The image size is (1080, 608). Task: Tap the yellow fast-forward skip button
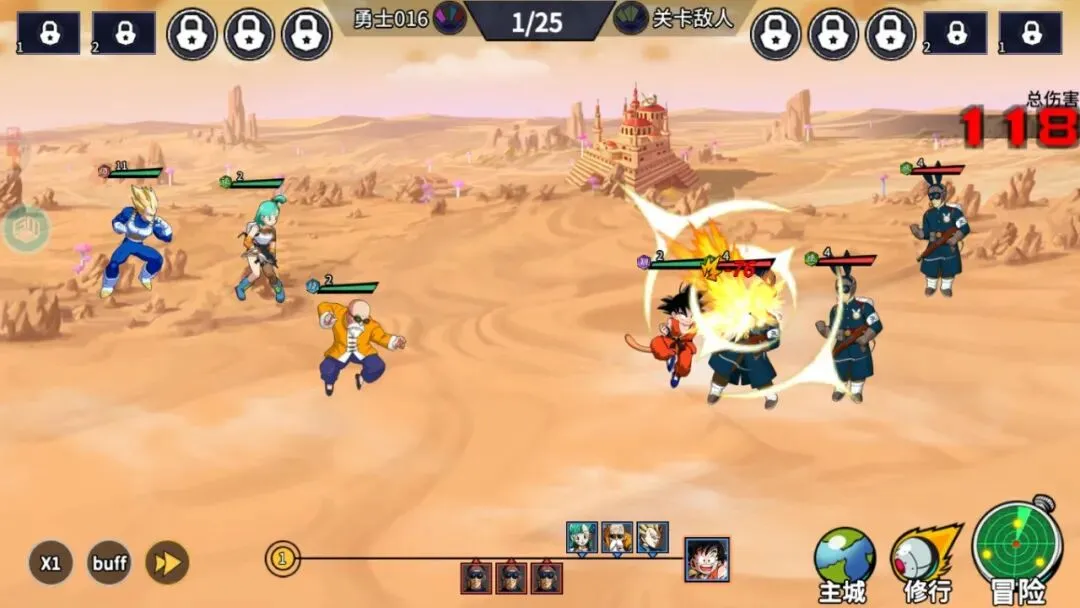click(167, 563)
